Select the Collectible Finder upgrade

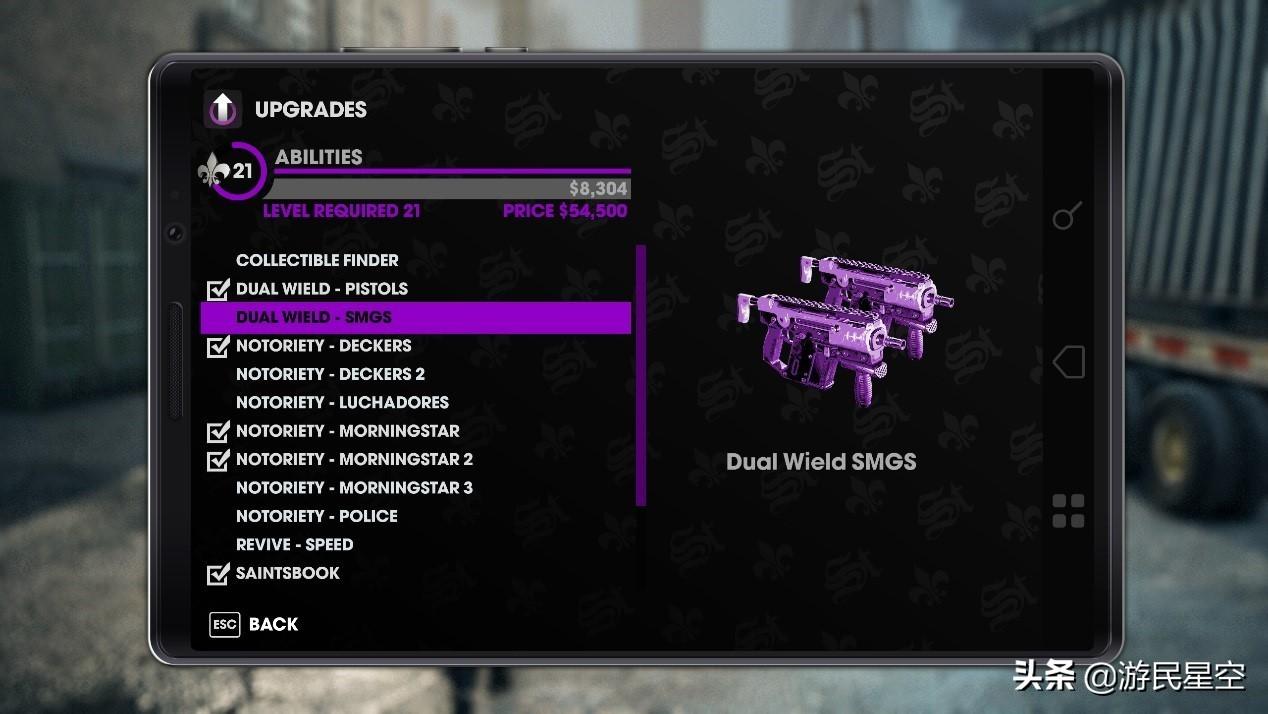[x=317, y=260]
